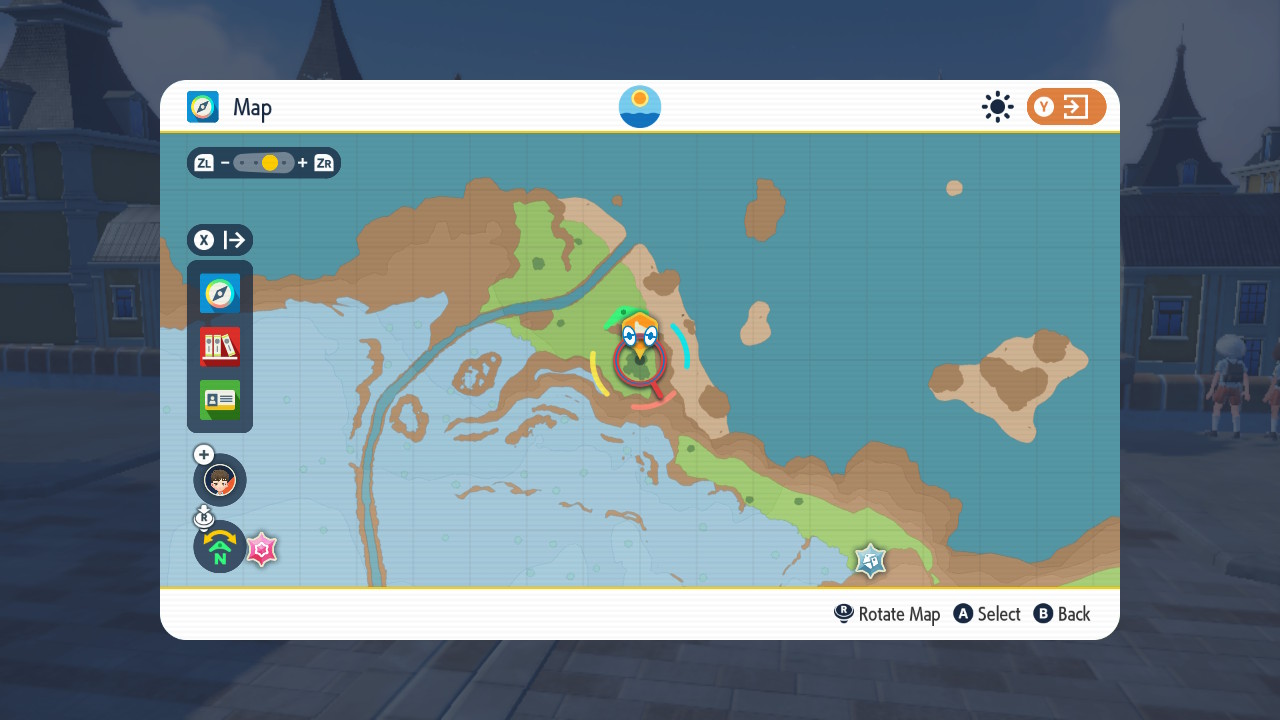Image resolution: width=1280 pixels, height=720 pixels.
Task: Select the Map title tab at top left
Action: tap(253, 107)
